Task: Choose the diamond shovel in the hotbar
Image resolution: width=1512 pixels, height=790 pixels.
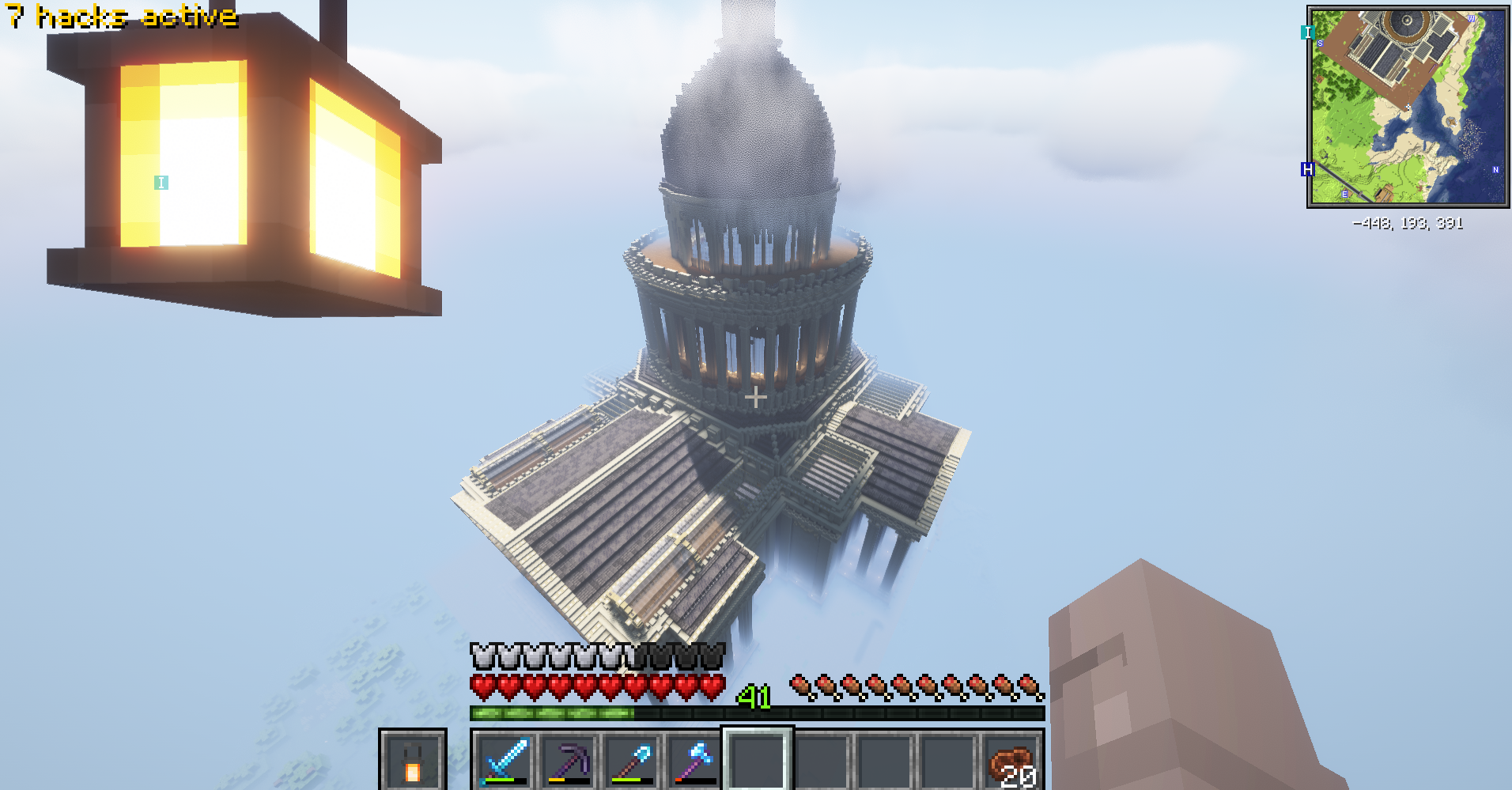Action: click(x=631, y=761)
